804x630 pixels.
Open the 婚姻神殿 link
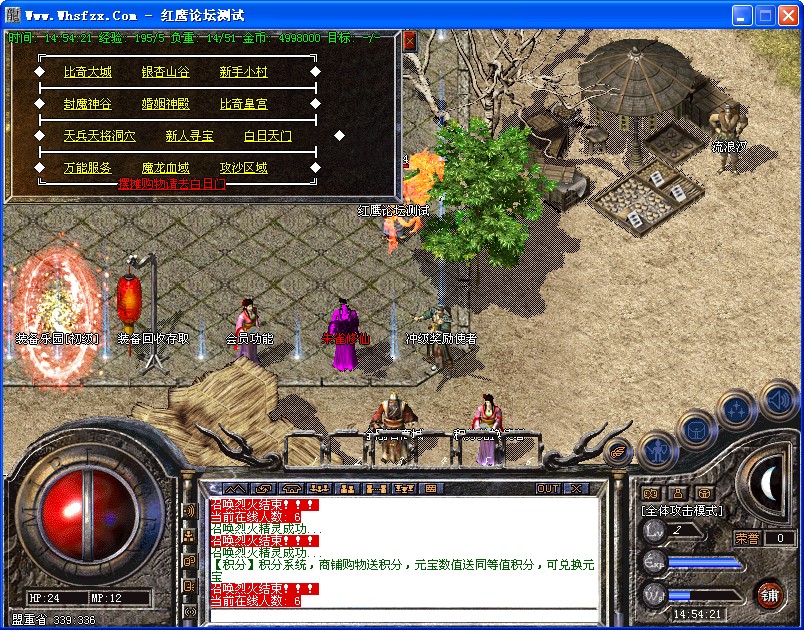[166, 104]
